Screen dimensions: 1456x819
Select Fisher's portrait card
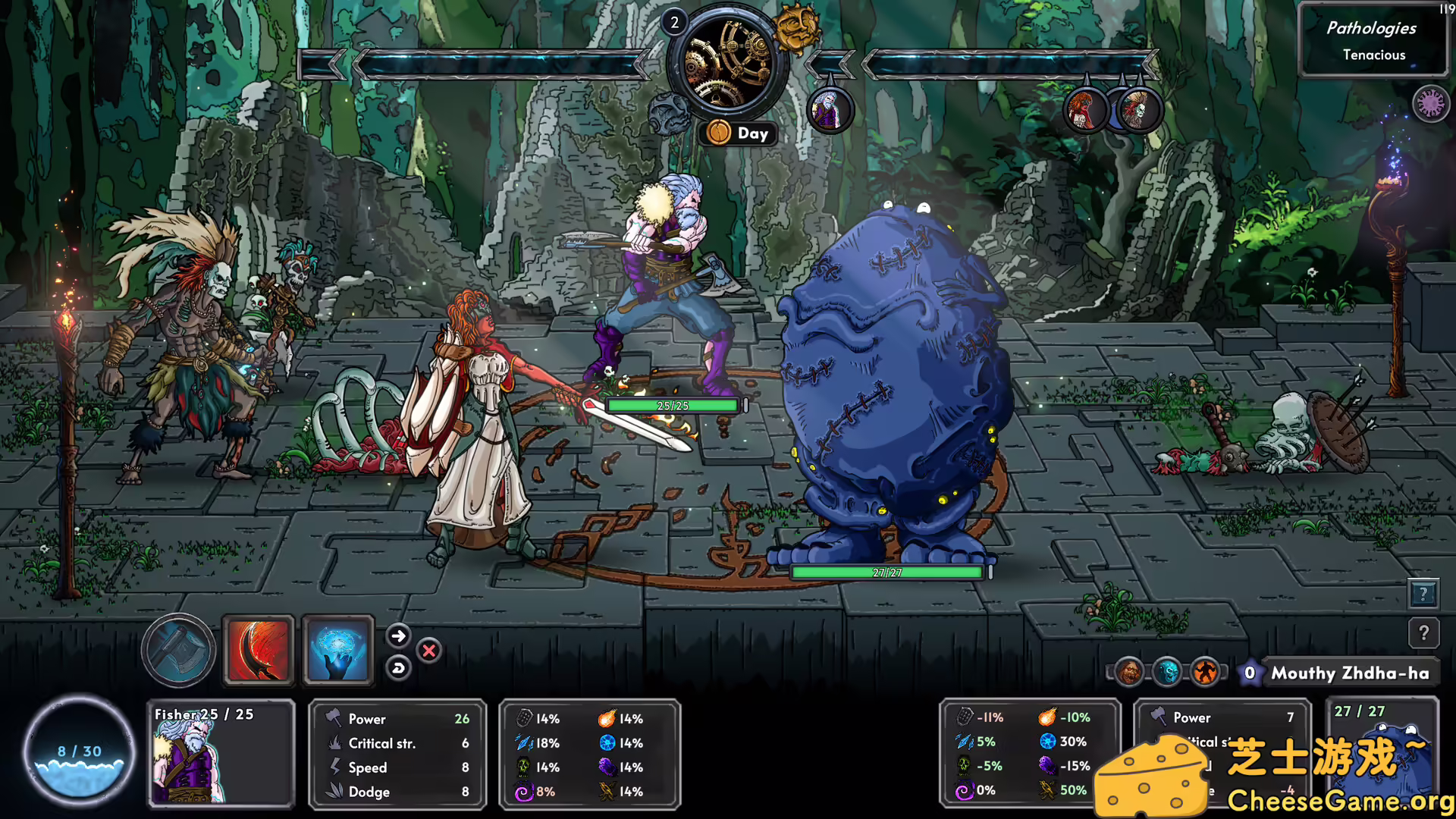point(220,753)
